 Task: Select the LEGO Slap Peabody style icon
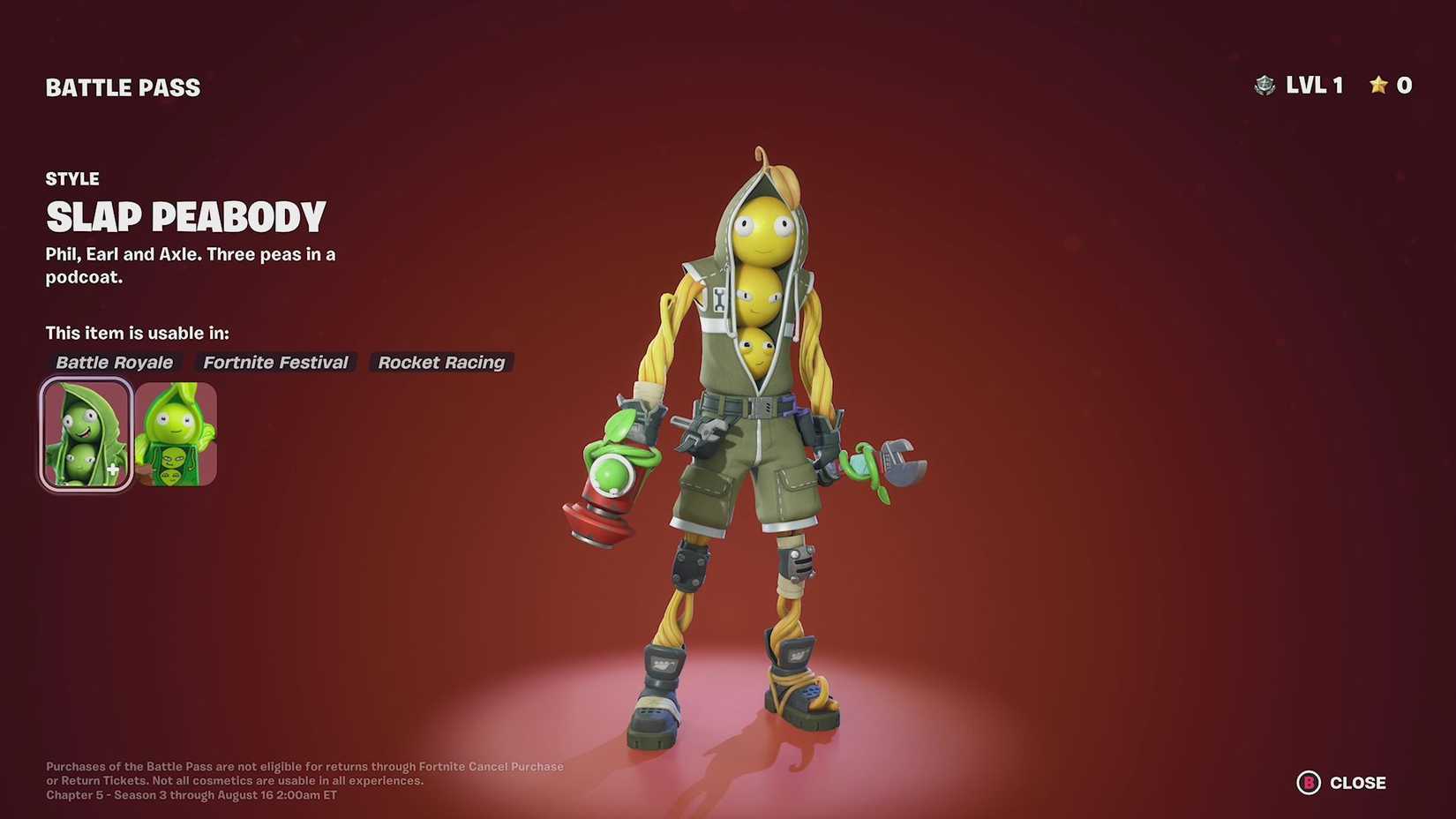click(x=179, y=432)
